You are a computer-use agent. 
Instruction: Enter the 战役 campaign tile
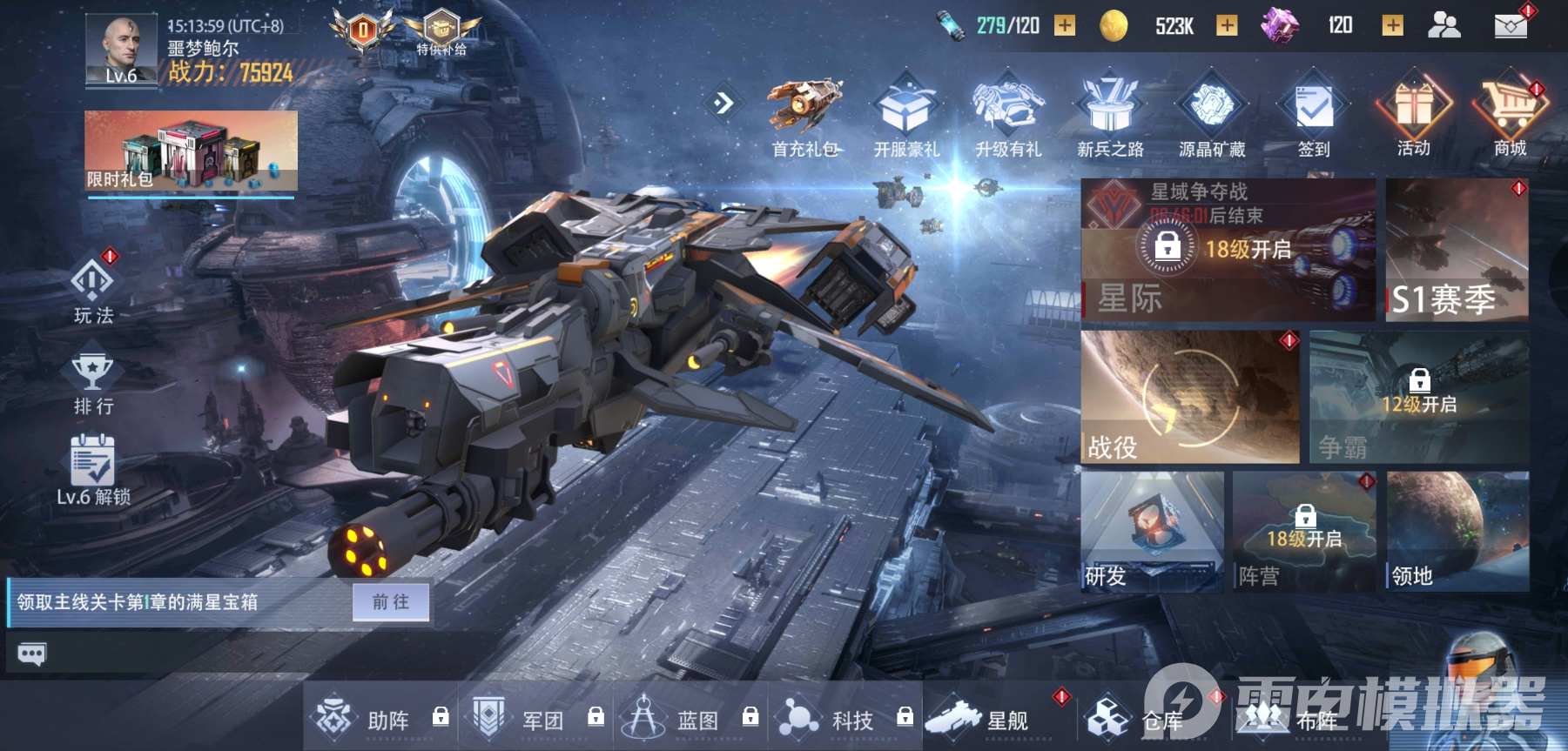1189,397
